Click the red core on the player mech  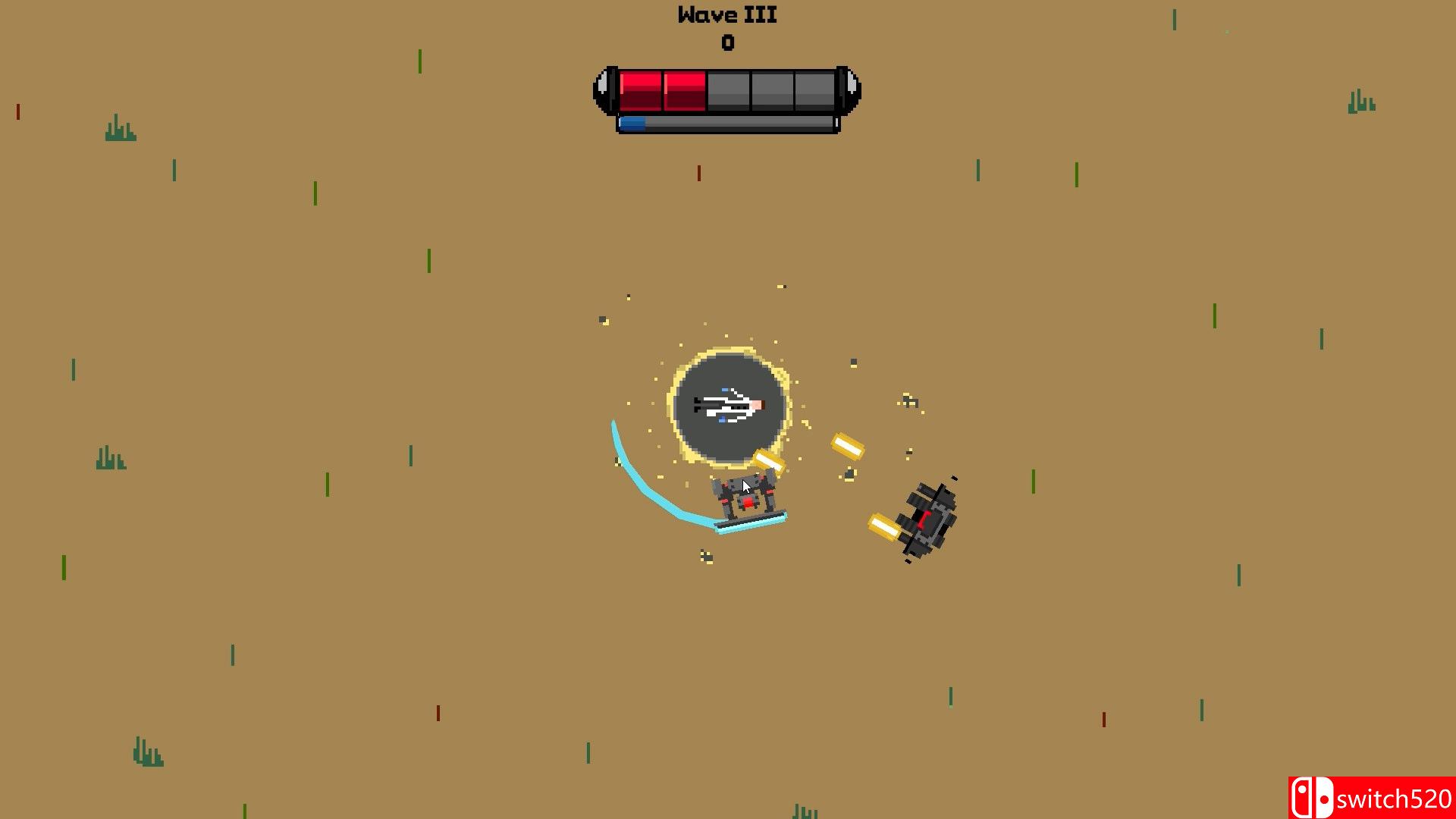[x=746, y=502]
